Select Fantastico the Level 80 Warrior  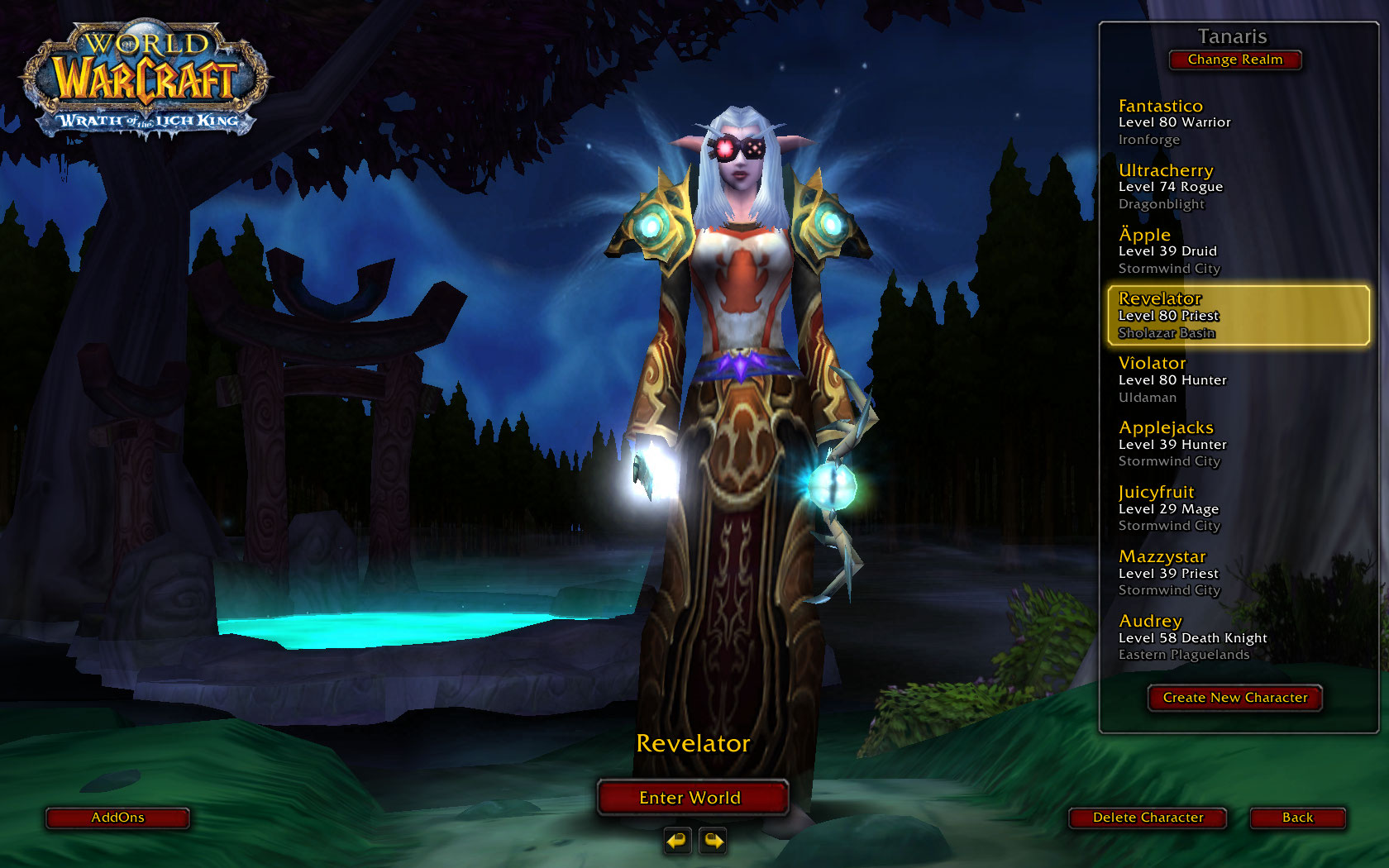click(1236, 122)
